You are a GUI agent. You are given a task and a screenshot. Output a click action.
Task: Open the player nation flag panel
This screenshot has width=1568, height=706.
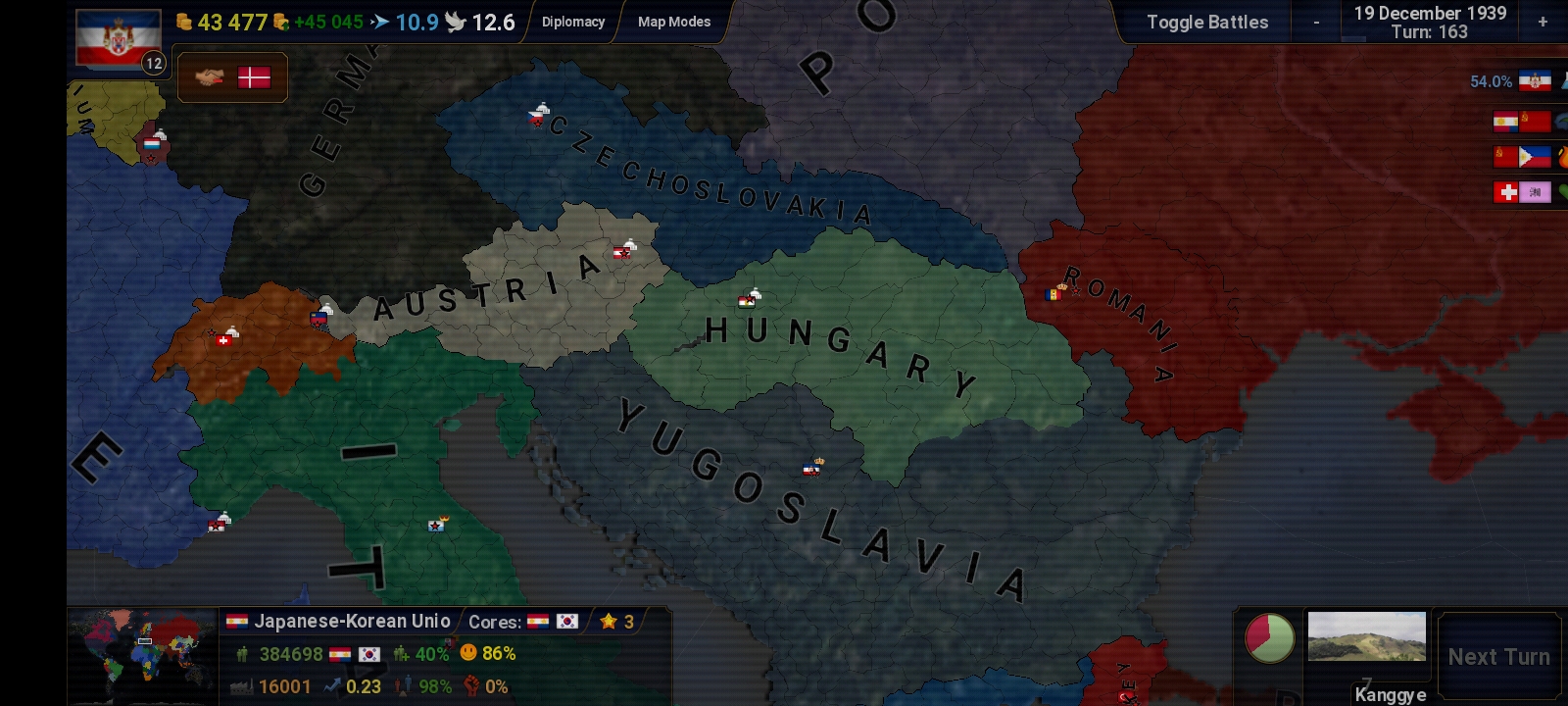[x=119, y=39]
